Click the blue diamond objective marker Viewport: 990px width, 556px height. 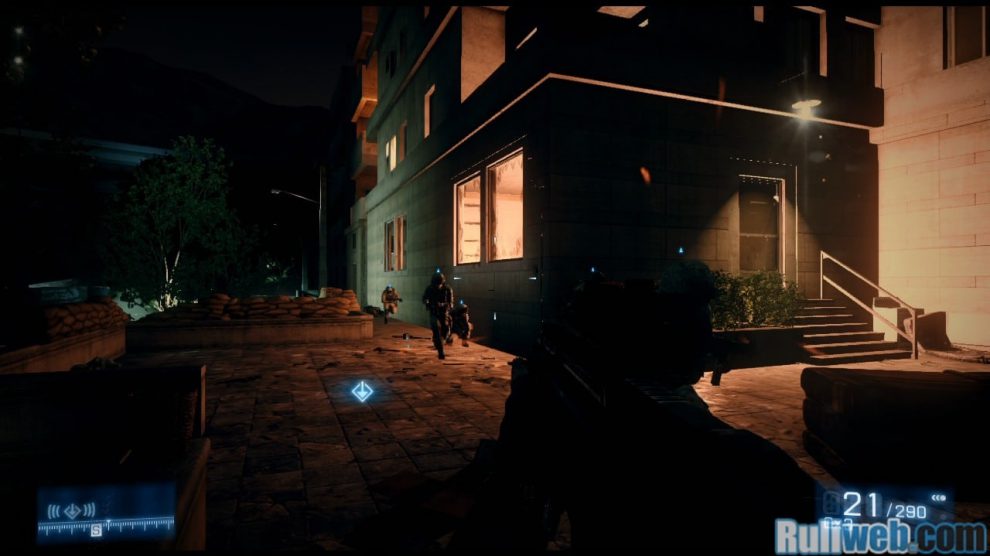pyautogui.click(x=362, y=391)
